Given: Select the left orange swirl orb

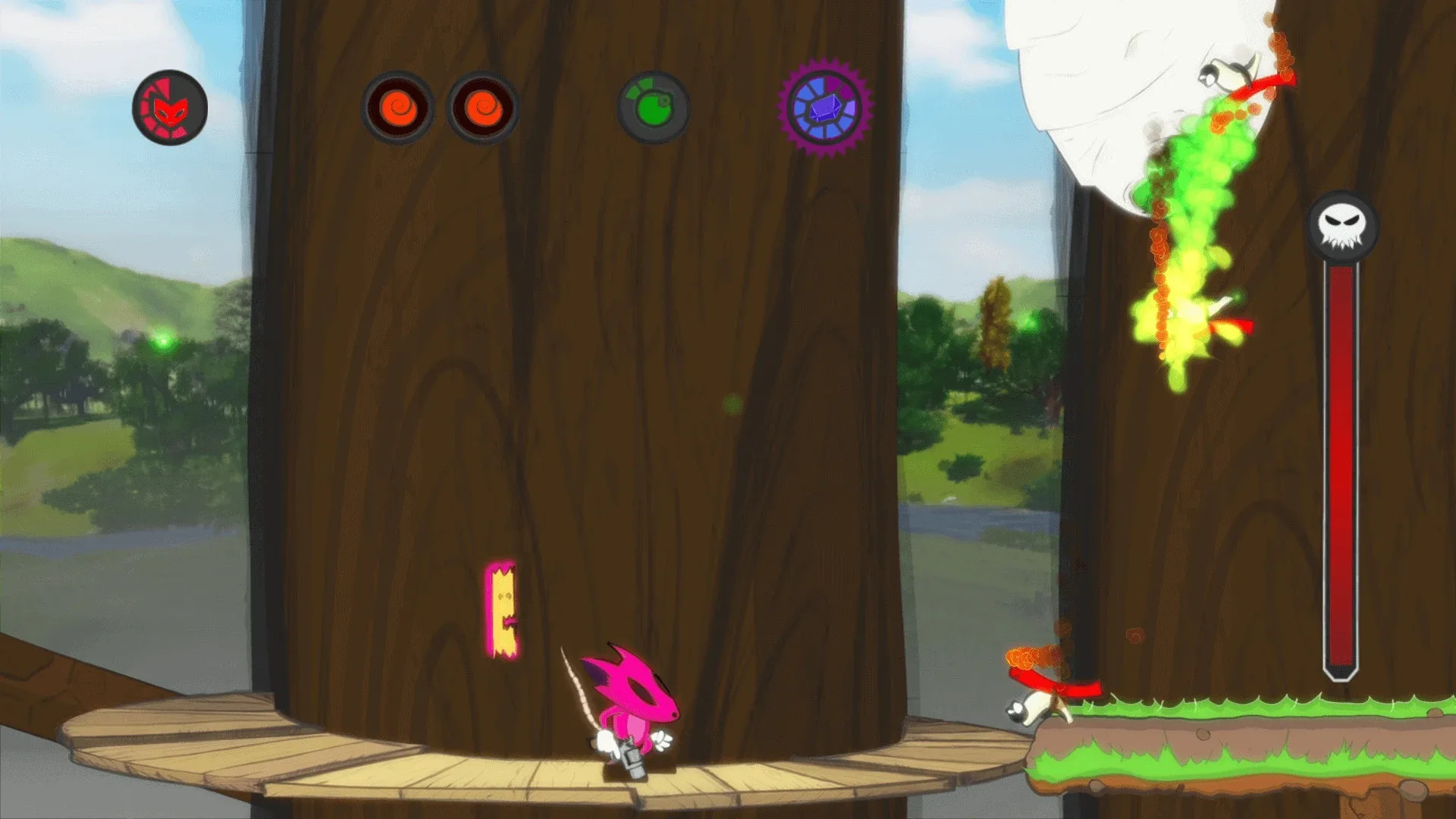Looking at the screenshot, I should click(x=398, y=106).
